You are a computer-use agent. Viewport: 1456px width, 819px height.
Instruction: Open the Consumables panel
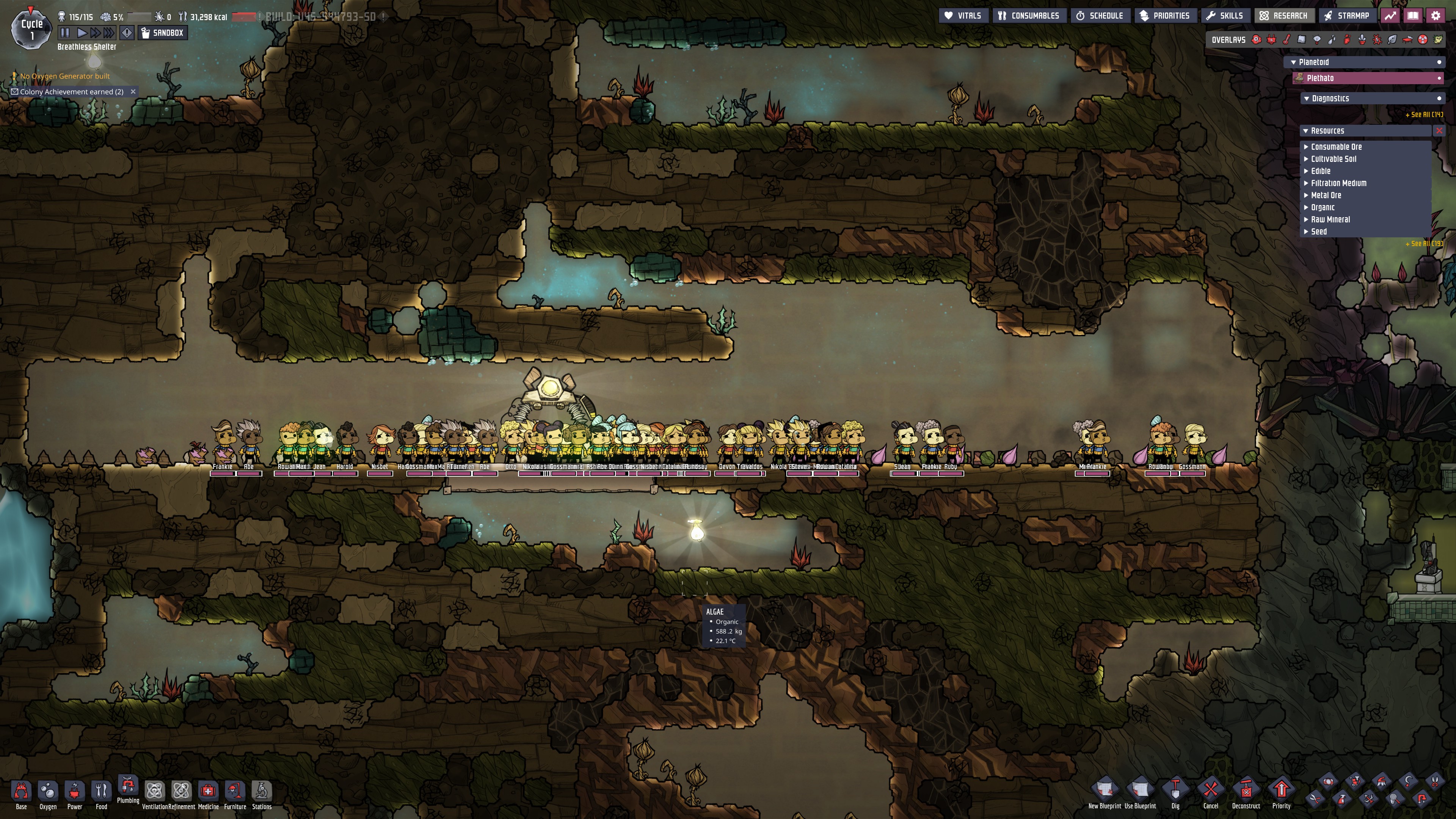coord(1029,16)
